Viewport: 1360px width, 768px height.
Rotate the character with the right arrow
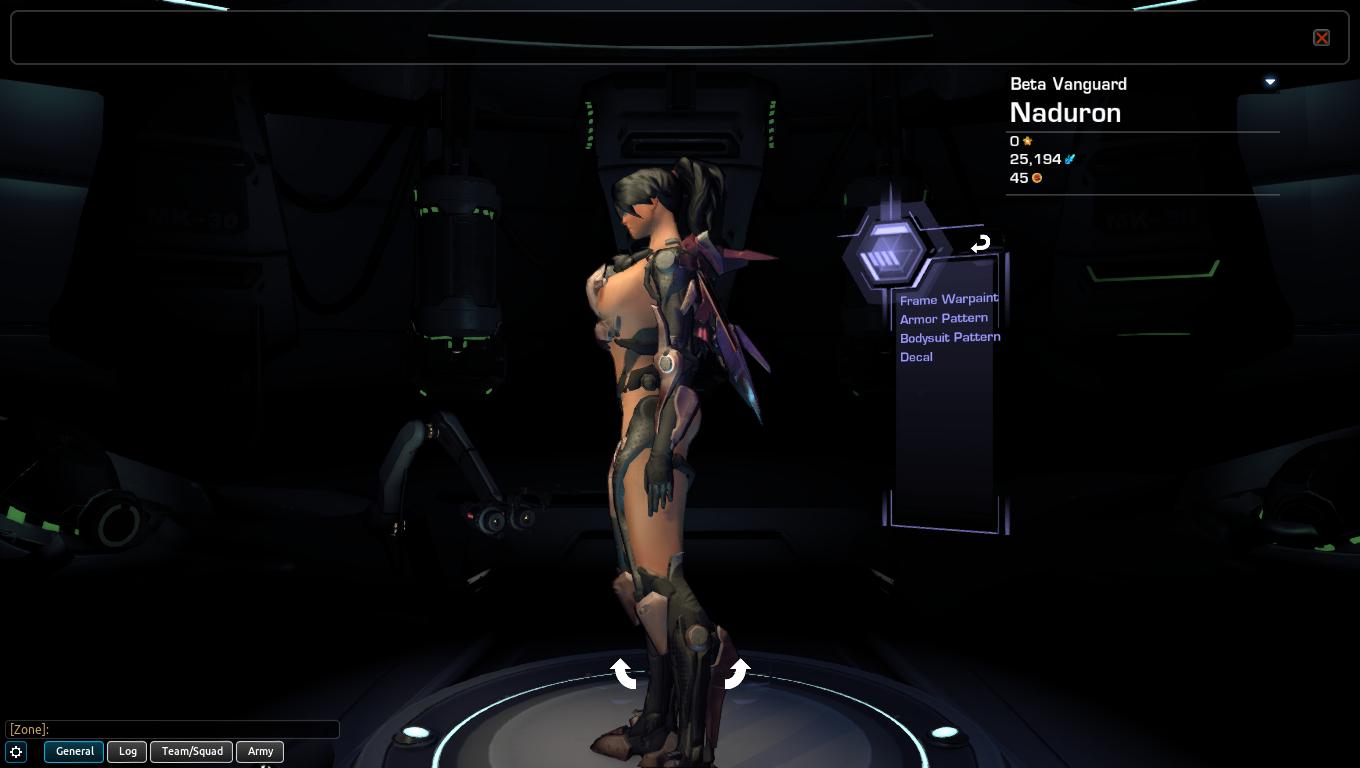(x=737, y=673)
